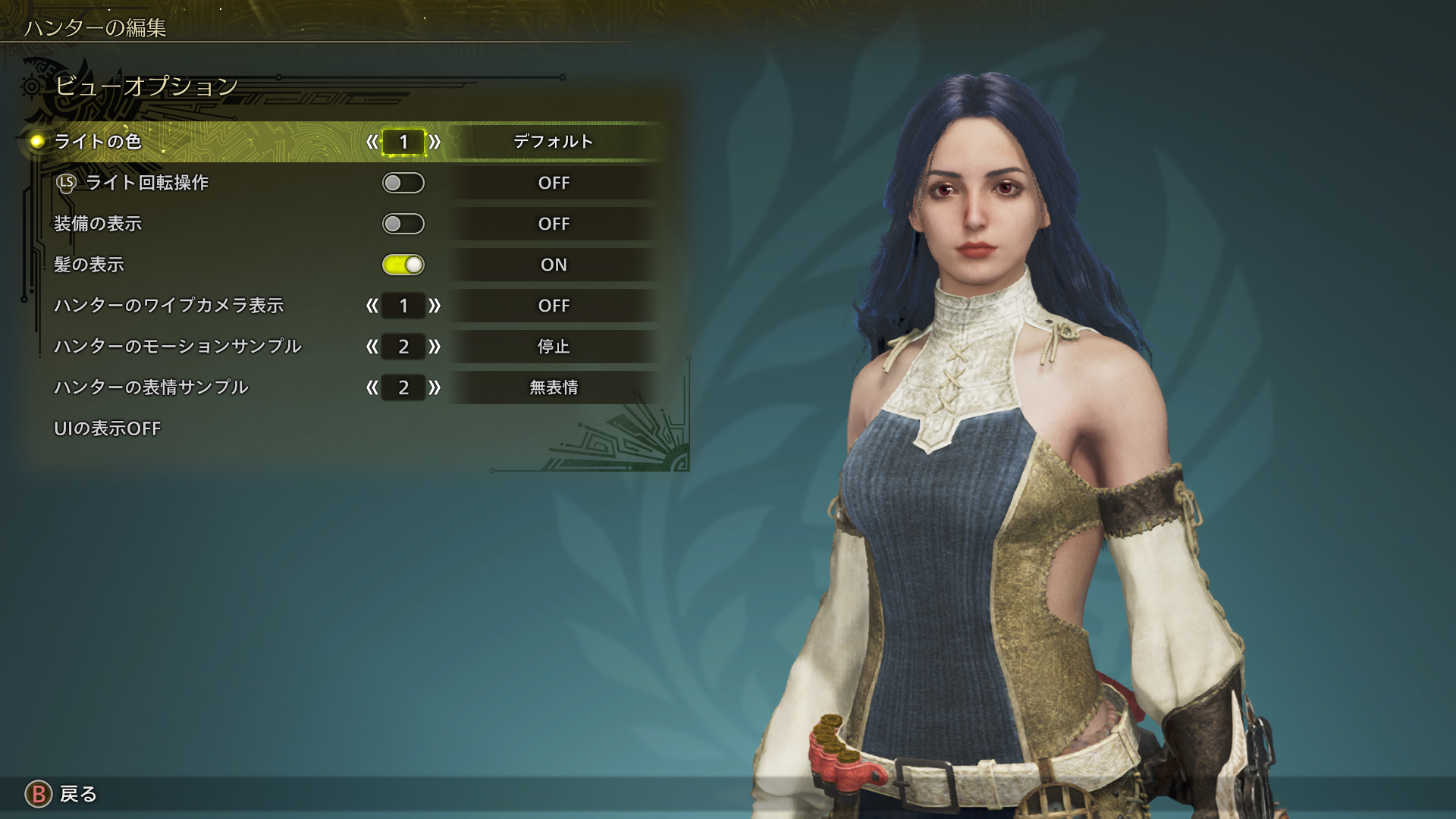
Task: Toggle the 装備の表示 switch on
Action: click(x=403, y=224)
